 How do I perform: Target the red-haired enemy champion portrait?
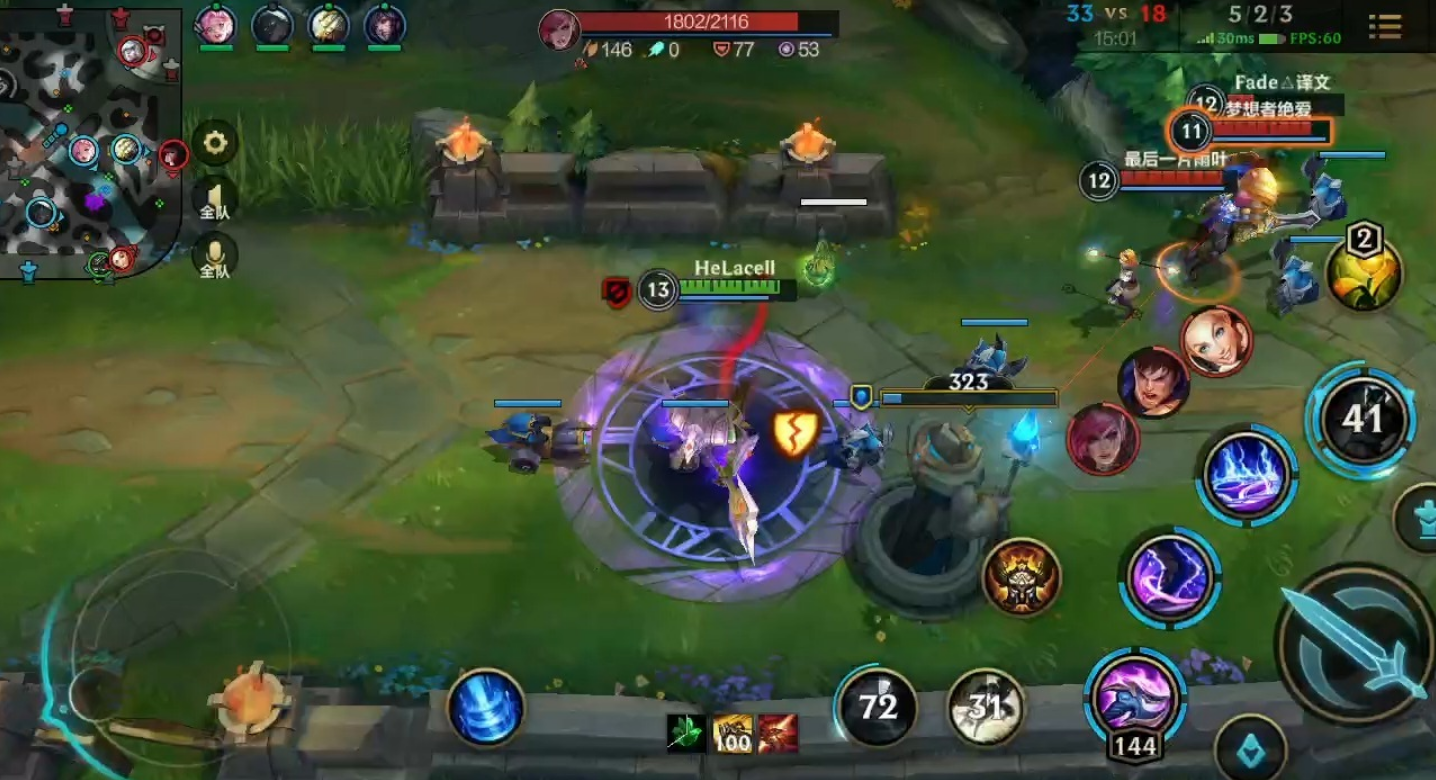[x=1103, y=438]
